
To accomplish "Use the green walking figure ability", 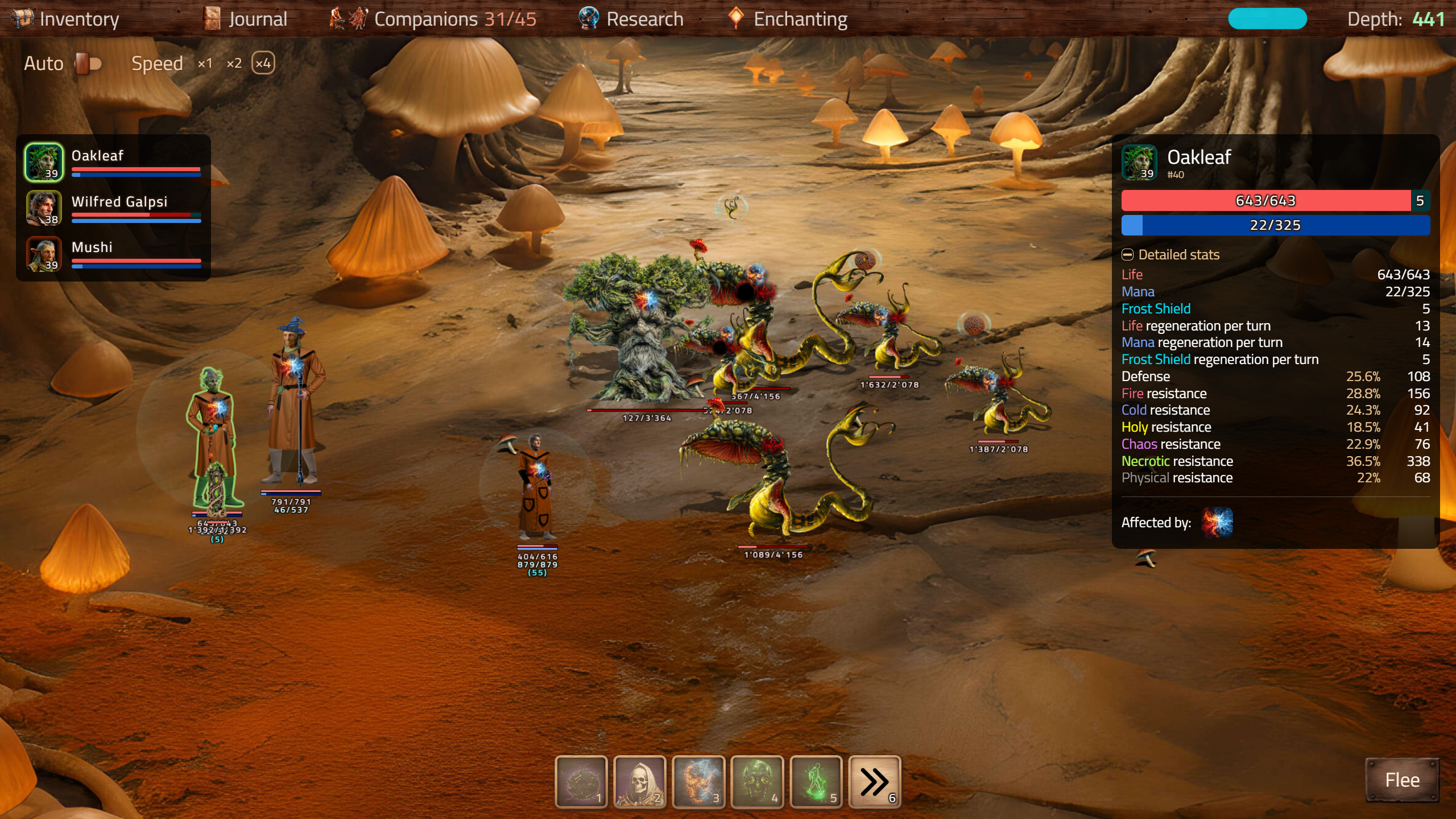I will click(816, 781).
